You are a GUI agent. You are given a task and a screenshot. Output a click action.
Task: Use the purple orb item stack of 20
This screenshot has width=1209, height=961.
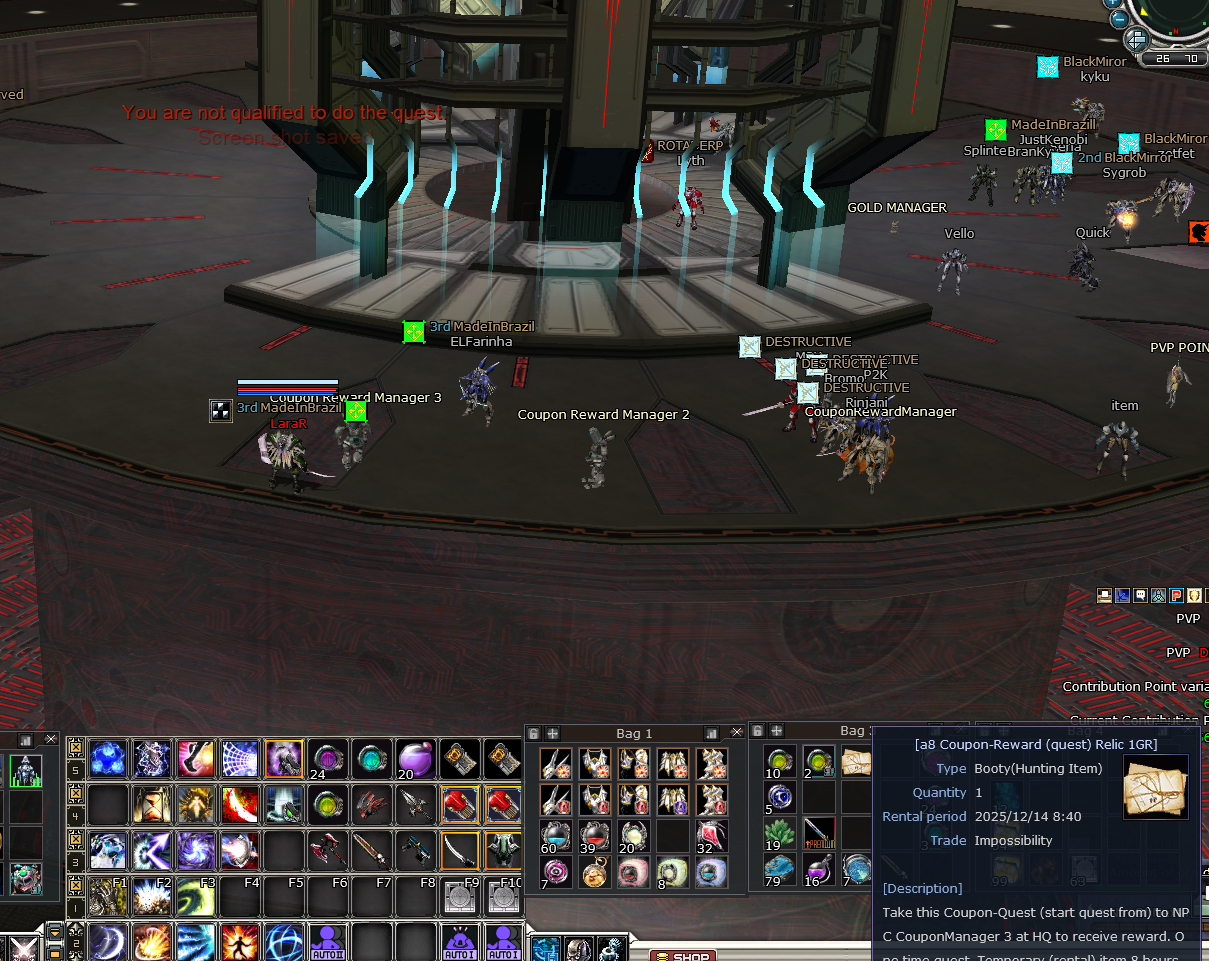pyautogui.click(x=415, y=759)
